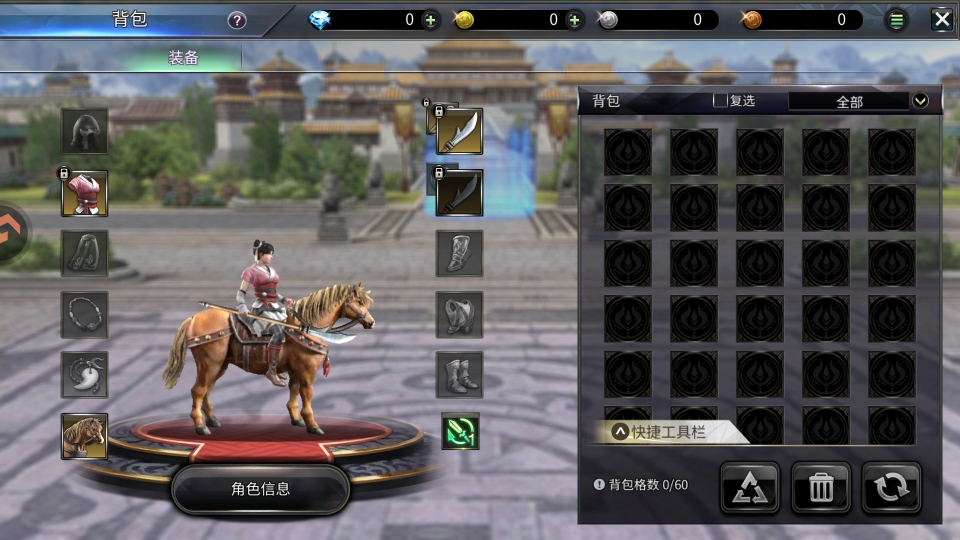Open the green hamburger menu
The image size is (960, 540).
coord(897,20)
